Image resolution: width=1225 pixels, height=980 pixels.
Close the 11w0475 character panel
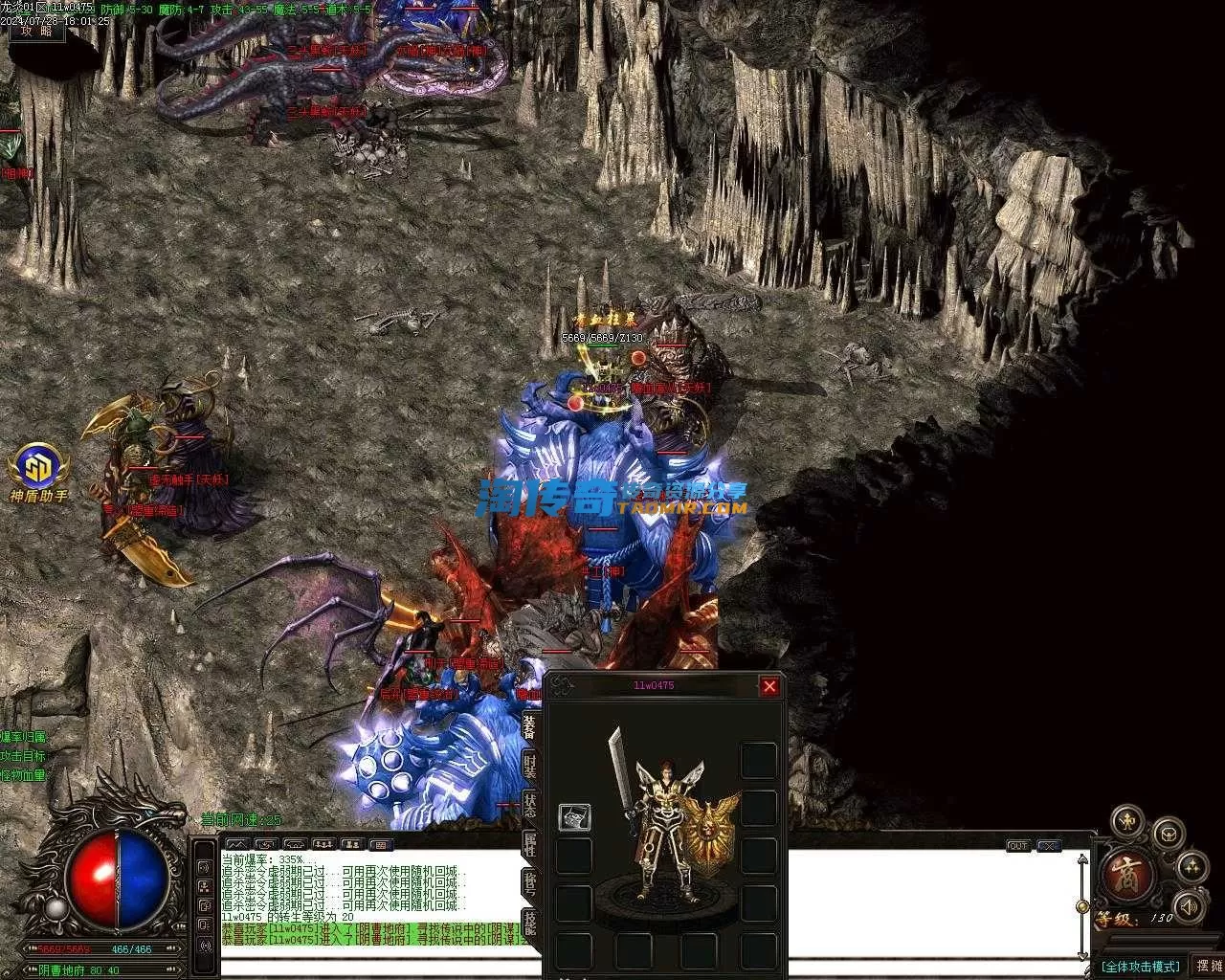(x=768, y=686)
